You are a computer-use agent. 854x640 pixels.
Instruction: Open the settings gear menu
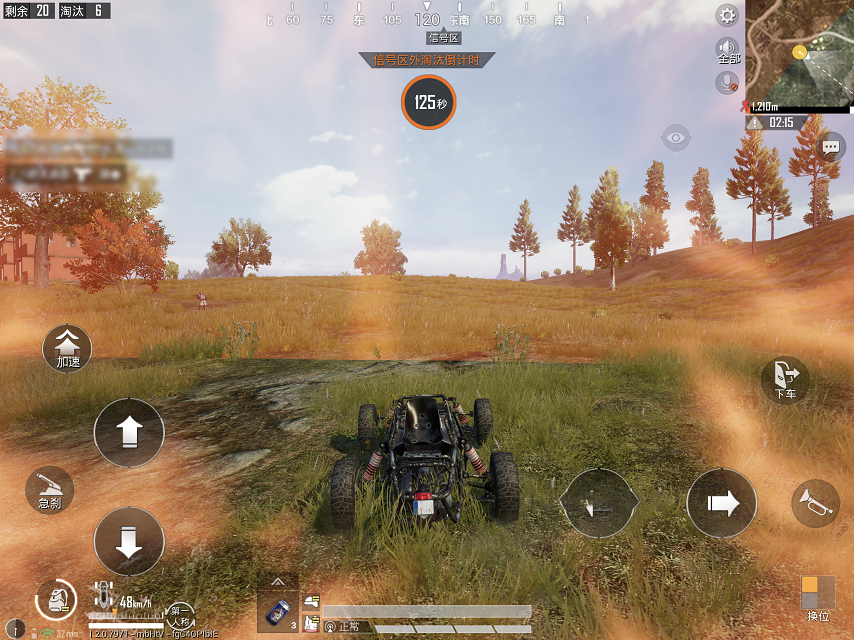tap(727, 15)
